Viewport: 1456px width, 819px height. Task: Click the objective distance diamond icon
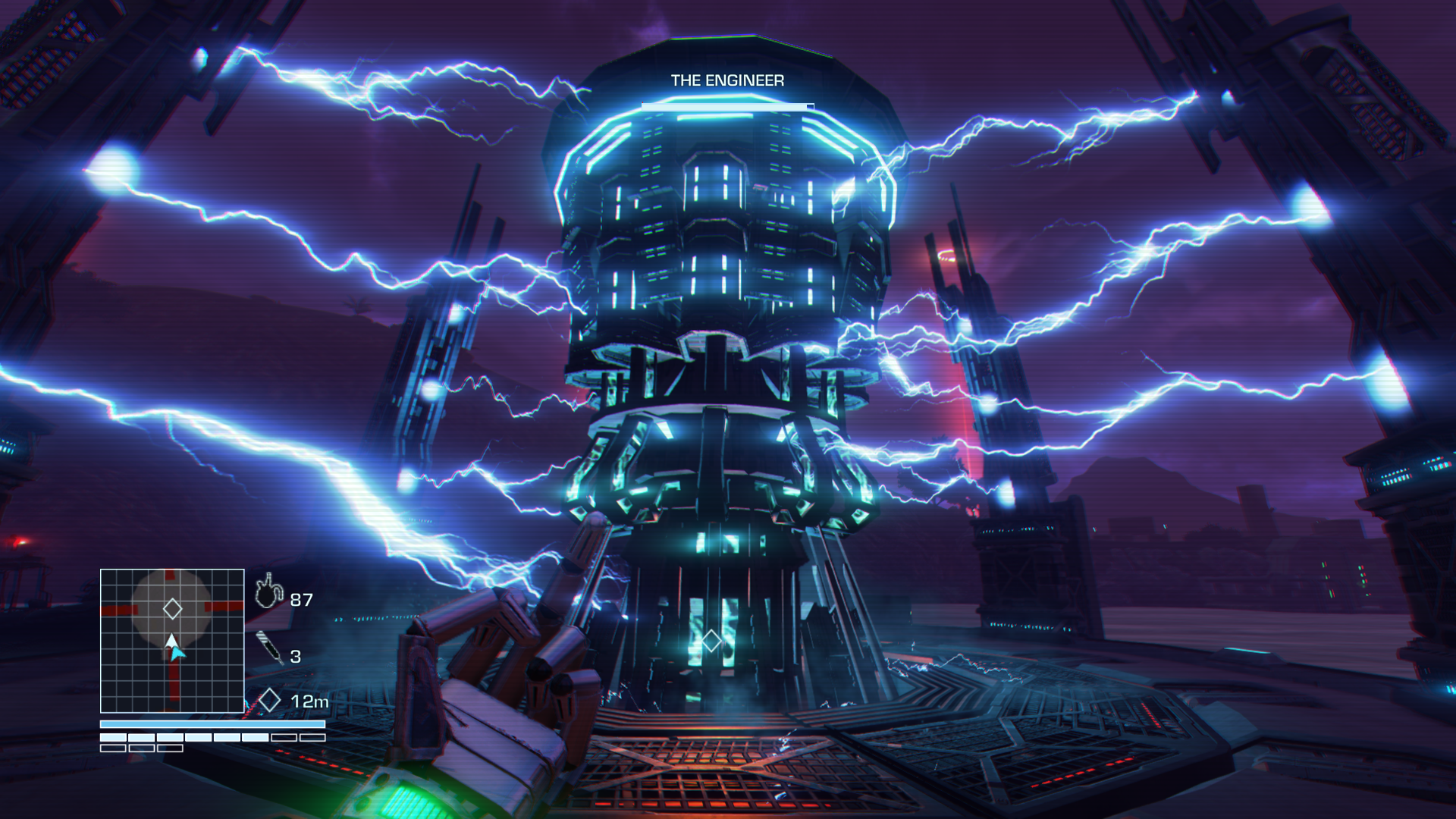pos(269,700)
